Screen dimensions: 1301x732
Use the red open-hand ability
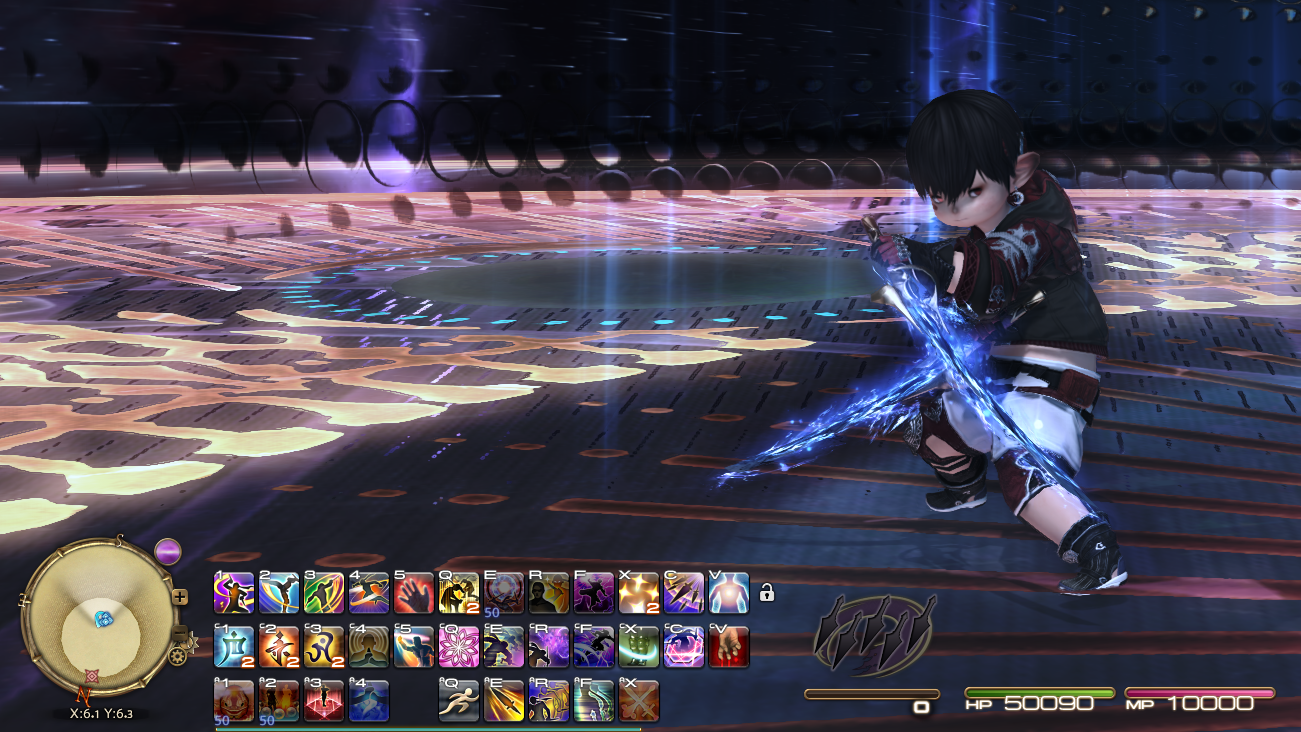414,593
